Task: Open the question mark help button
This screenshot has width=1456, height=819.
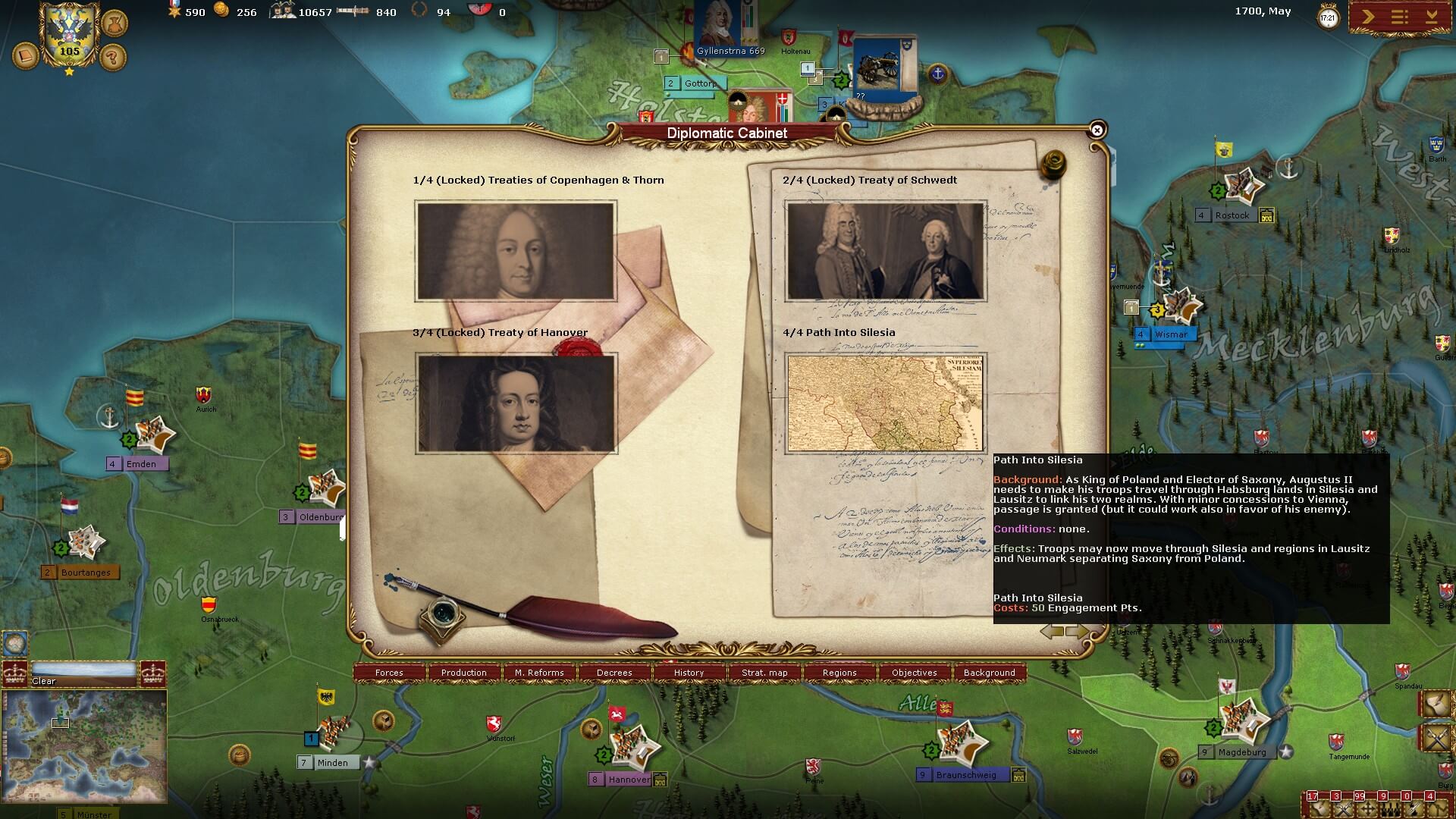Action: click(x=113, y=57)
